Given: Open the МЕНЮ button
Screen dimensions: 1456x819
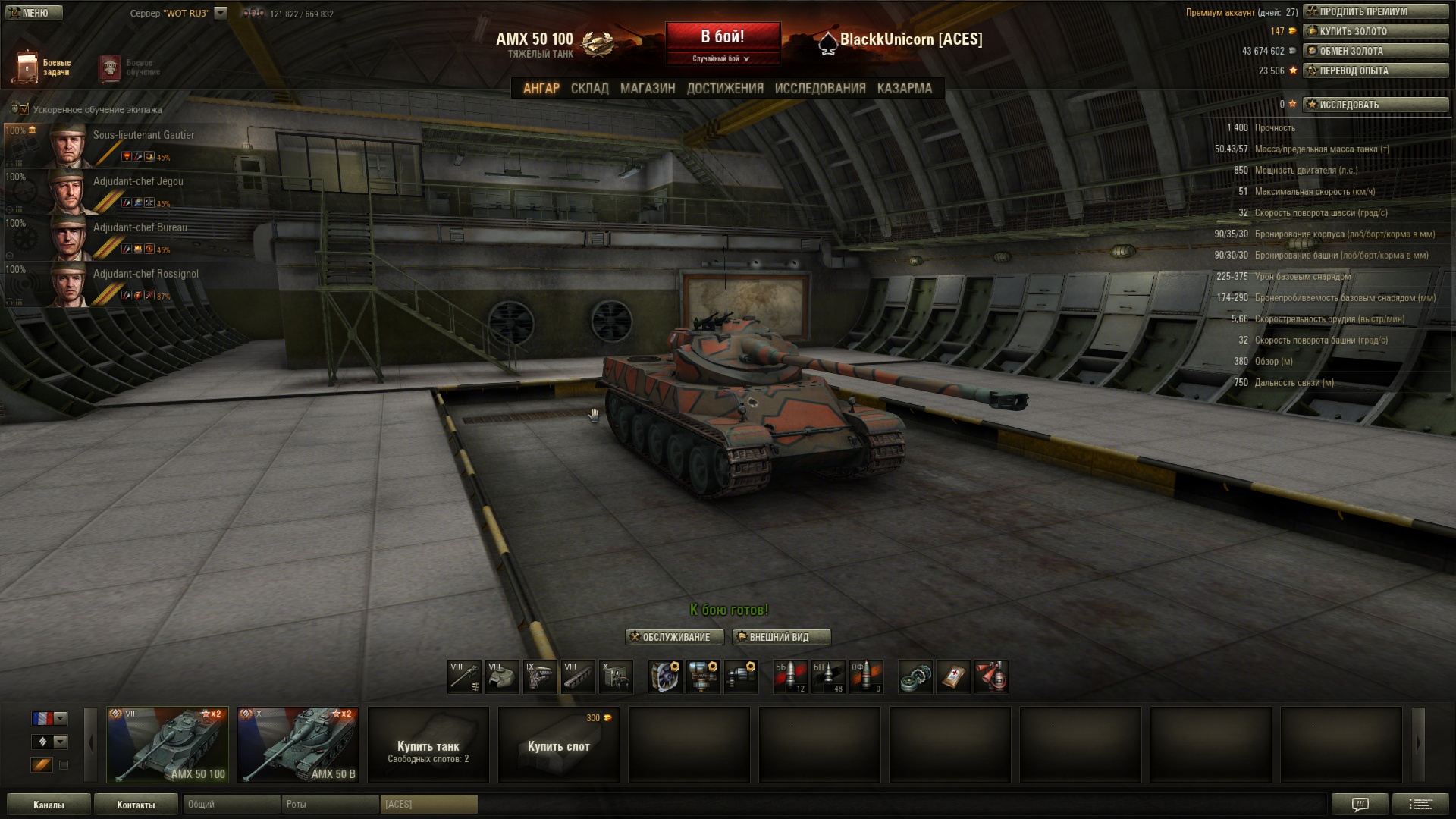Looking at the screenshot, I should [x=32, y=13].
